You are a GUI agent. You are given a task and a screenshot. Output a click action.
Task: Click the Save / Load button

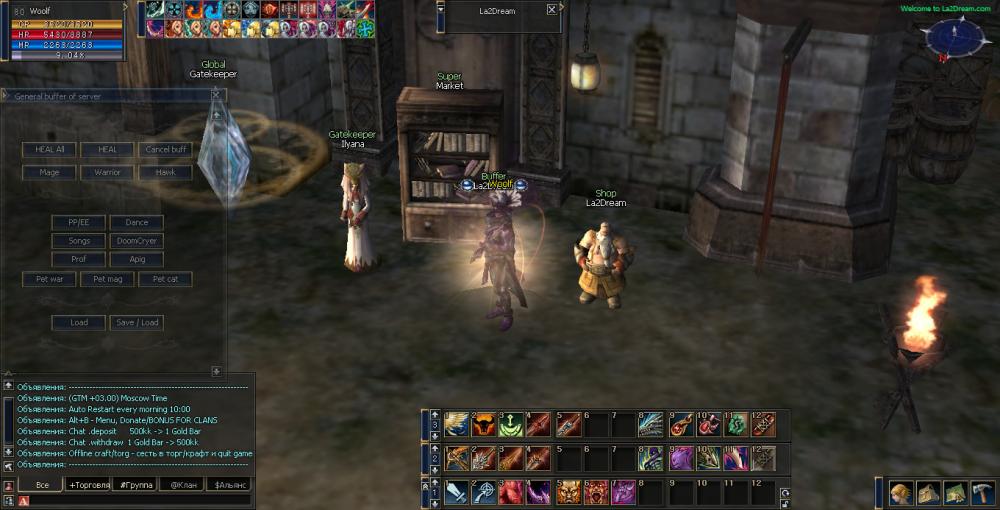pos(136,322)
